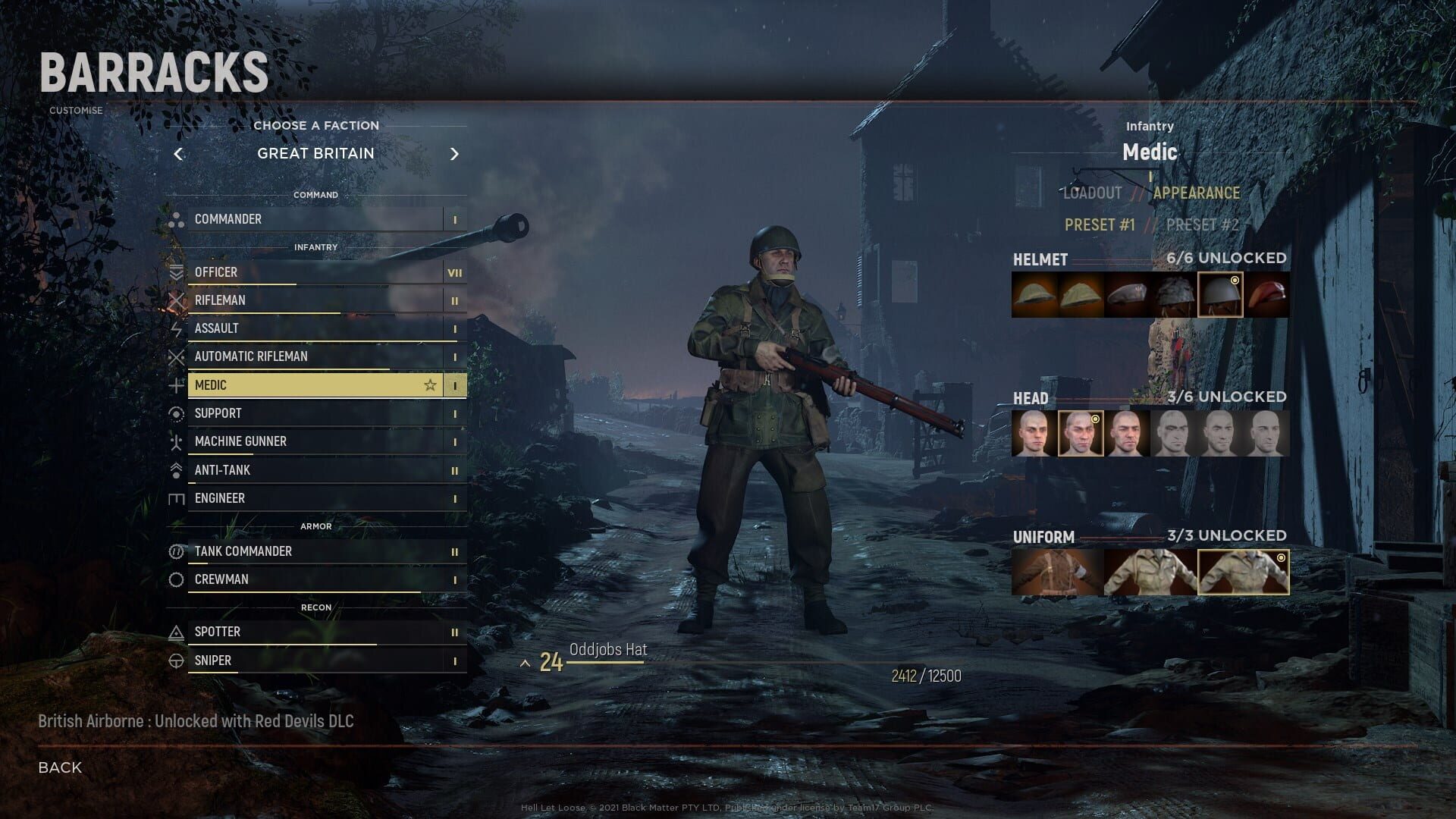The image size is (1456, 819).
Task: Select the Anti-Tank shell icon
Action: [176, 469]
